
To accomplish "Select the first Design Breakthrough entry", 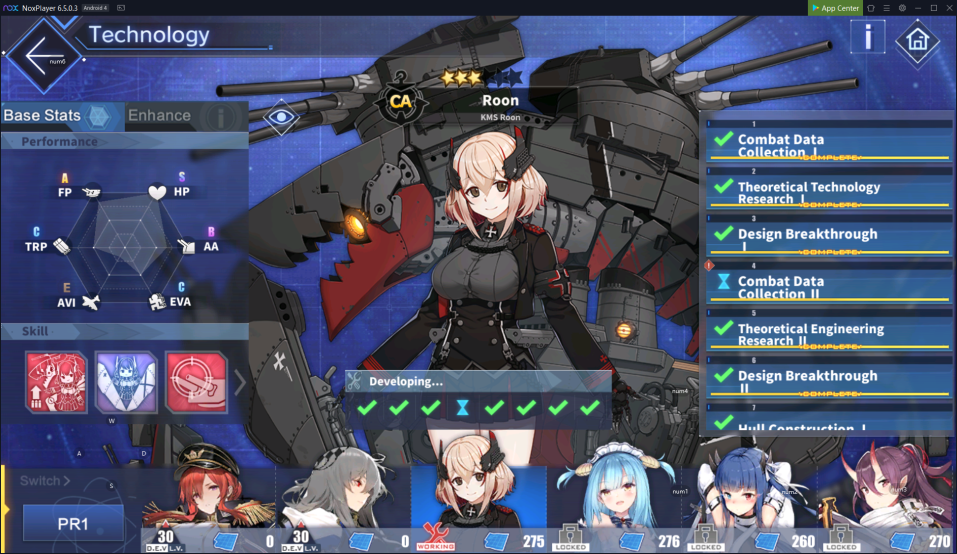I will (830, 237).
